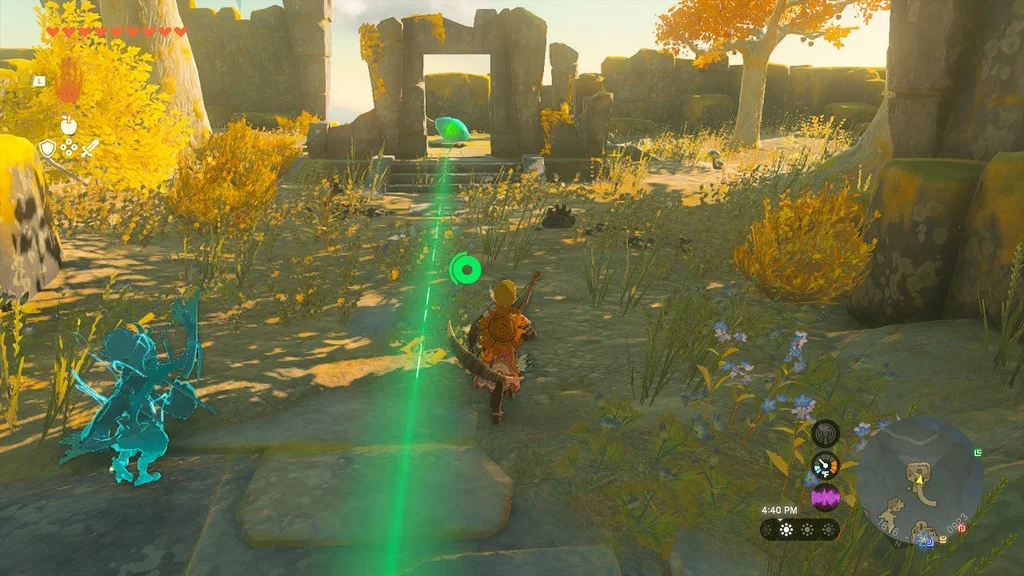Open the four-dot materials icon

(68, 148)
